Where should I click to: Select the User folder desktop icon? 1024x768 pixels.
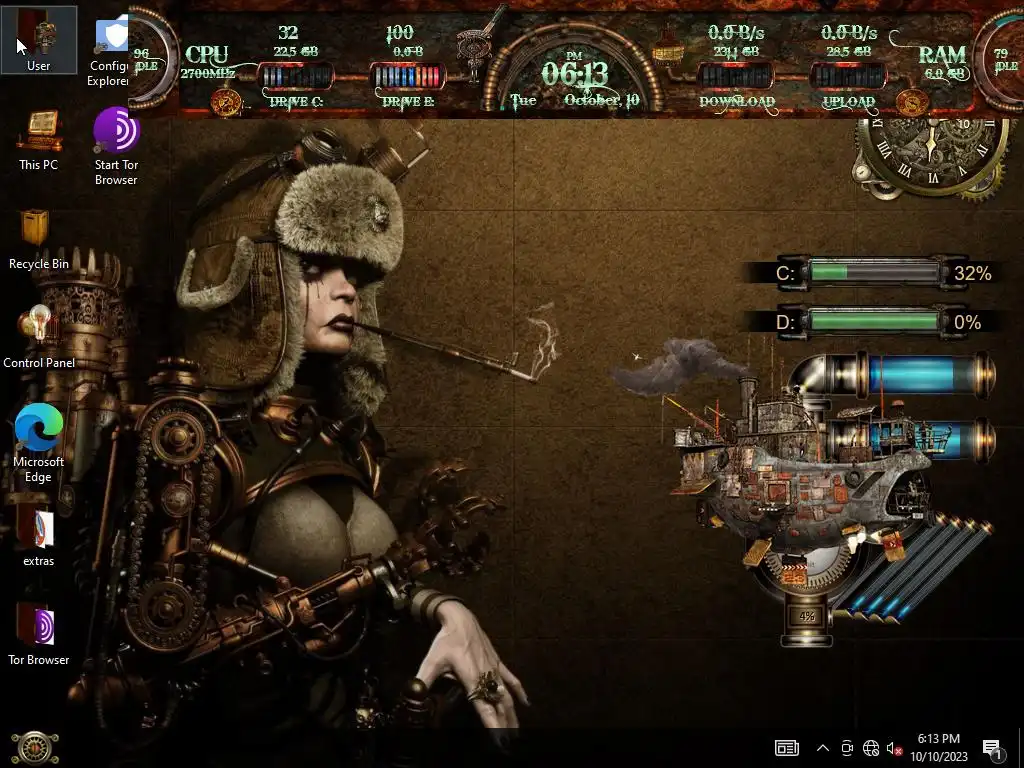pyautogui.click(x=39, y=38)
